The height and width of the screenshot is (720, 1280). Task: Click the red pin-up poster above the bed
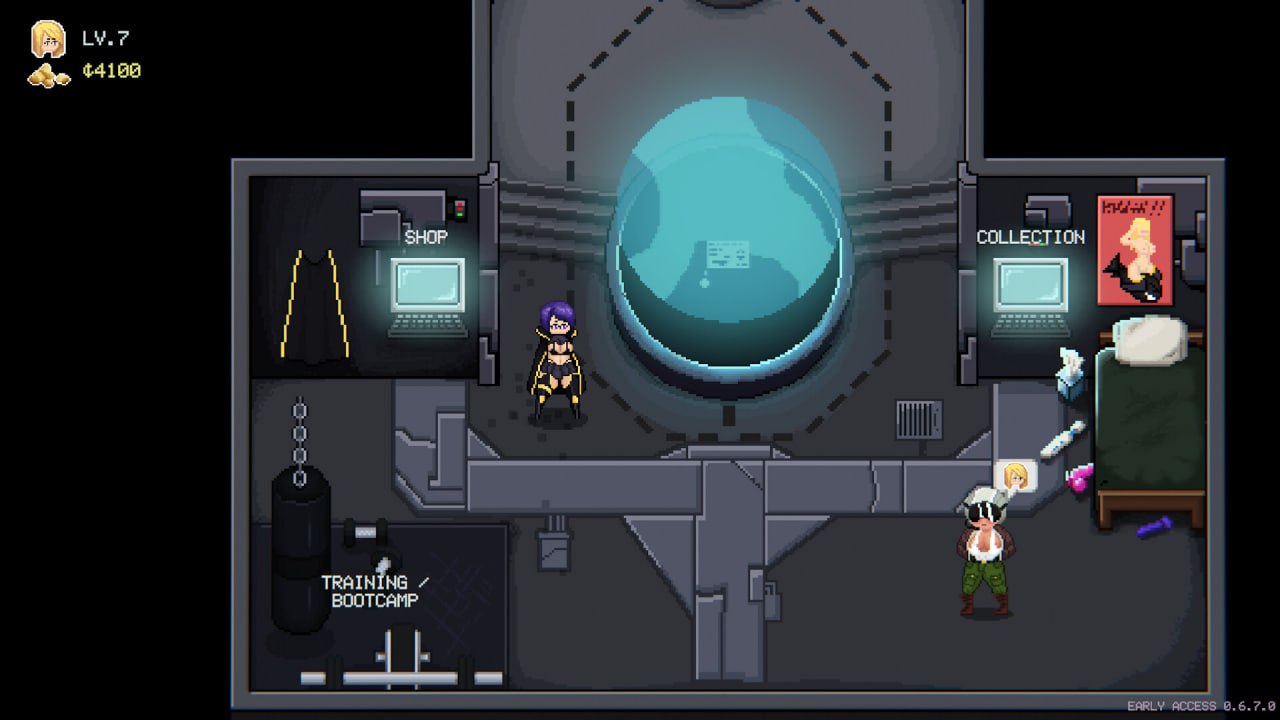point(1135,250)
